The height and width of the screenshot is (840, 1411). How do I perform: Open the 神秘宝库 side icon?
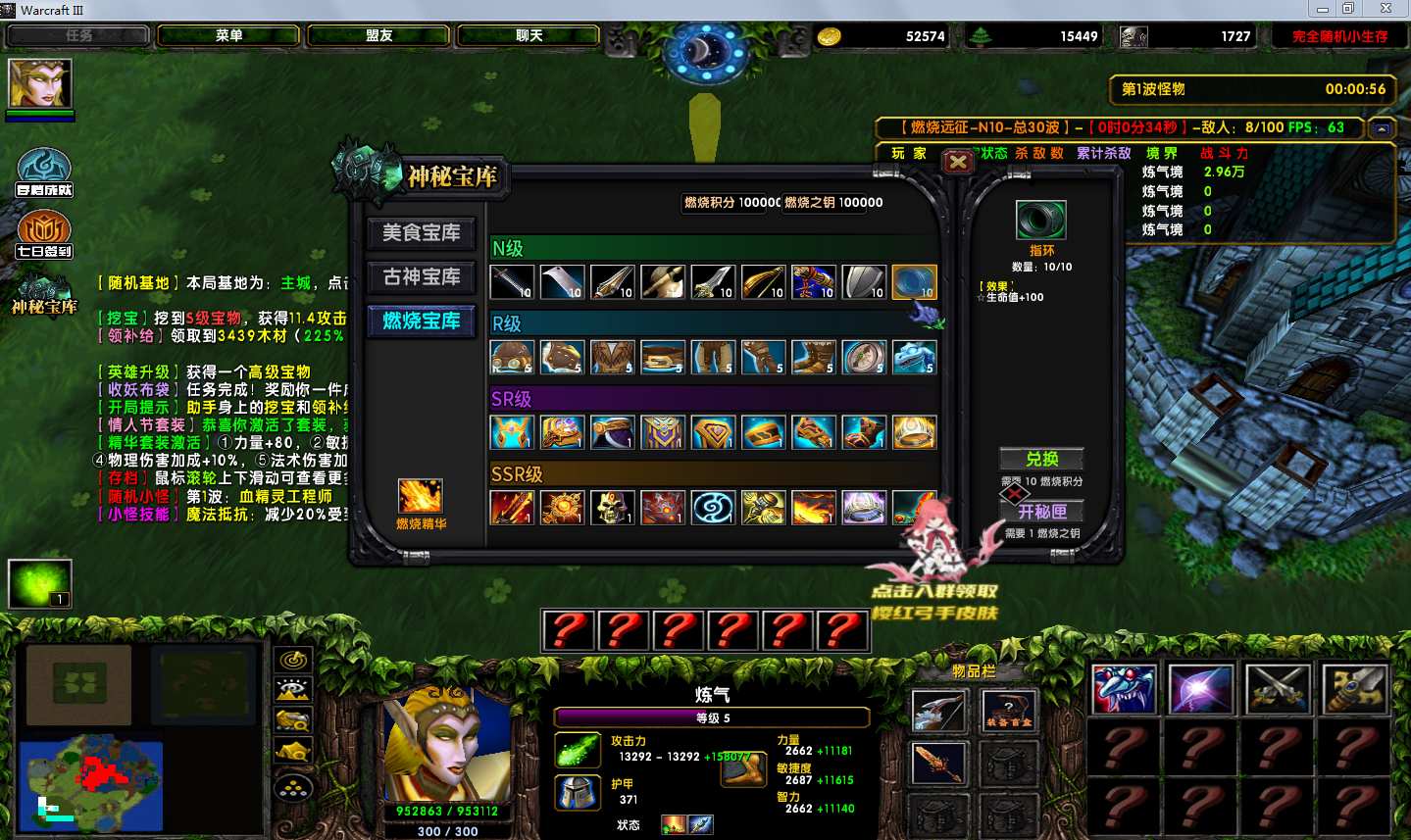coord(44,294)
